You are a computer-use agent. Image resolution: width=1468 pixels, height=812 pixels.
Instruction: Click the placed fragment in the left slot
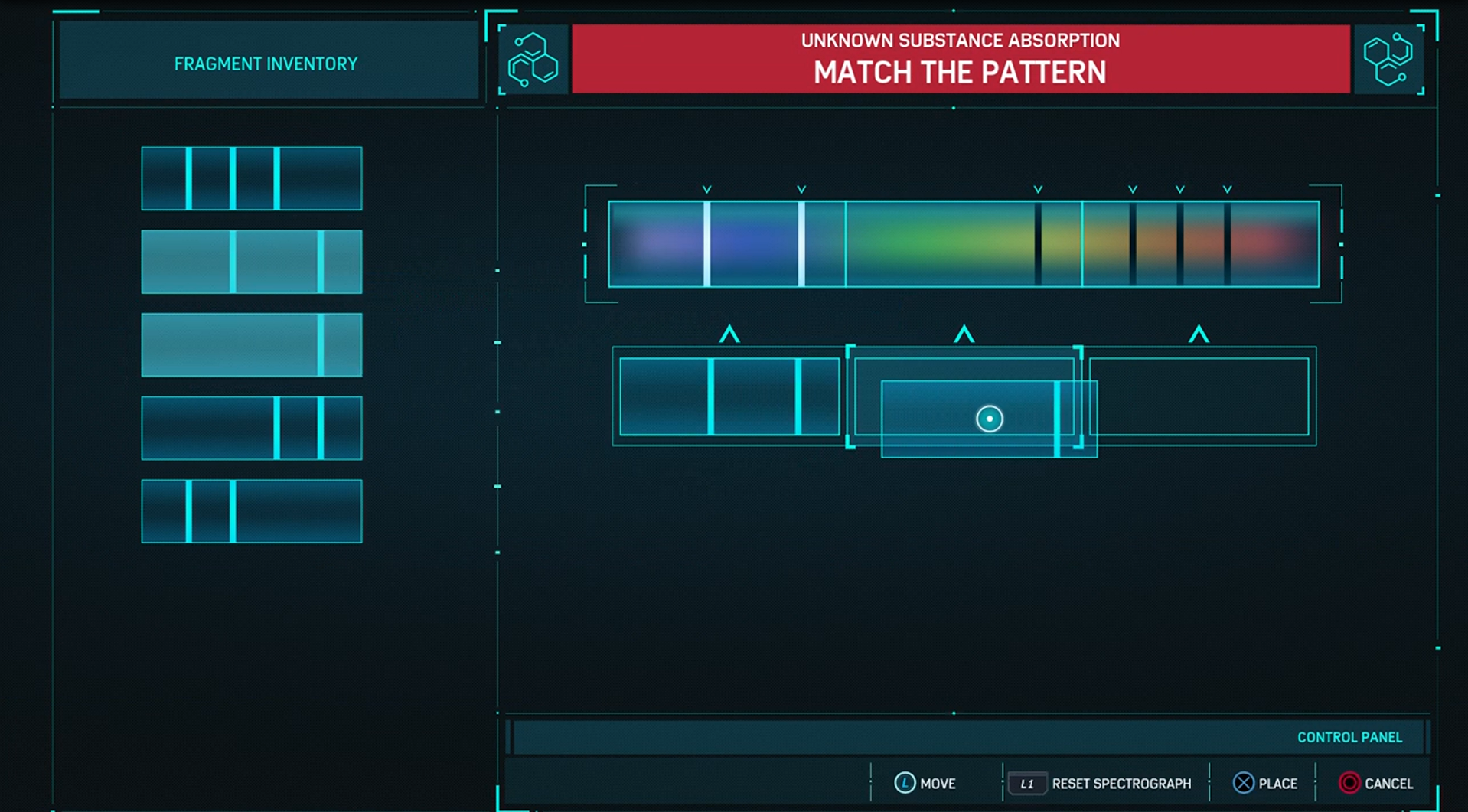729,396
